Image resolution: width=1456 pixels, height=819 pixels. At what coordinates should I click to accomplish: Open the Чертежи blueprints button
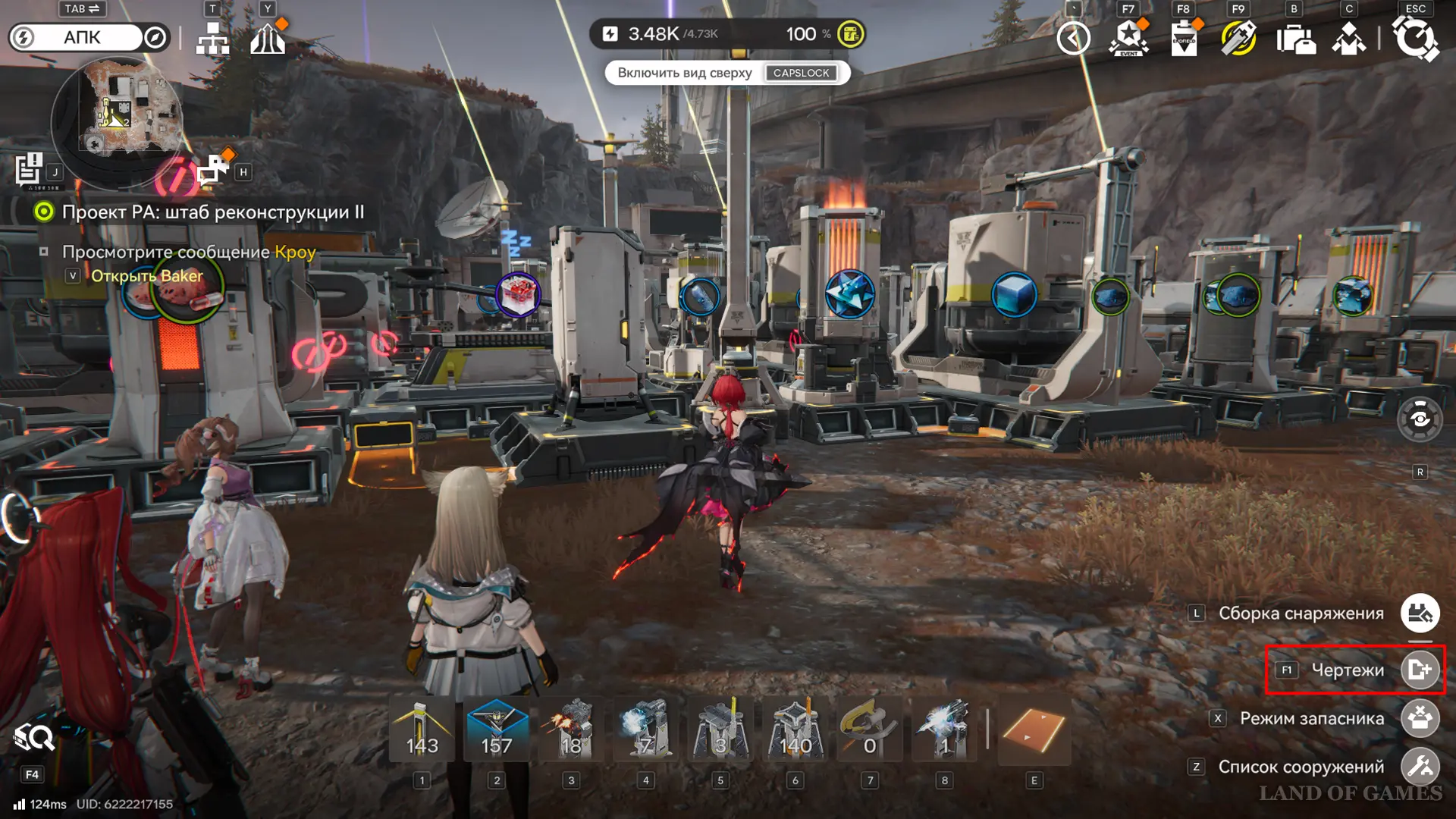(x=1420, y=670)
